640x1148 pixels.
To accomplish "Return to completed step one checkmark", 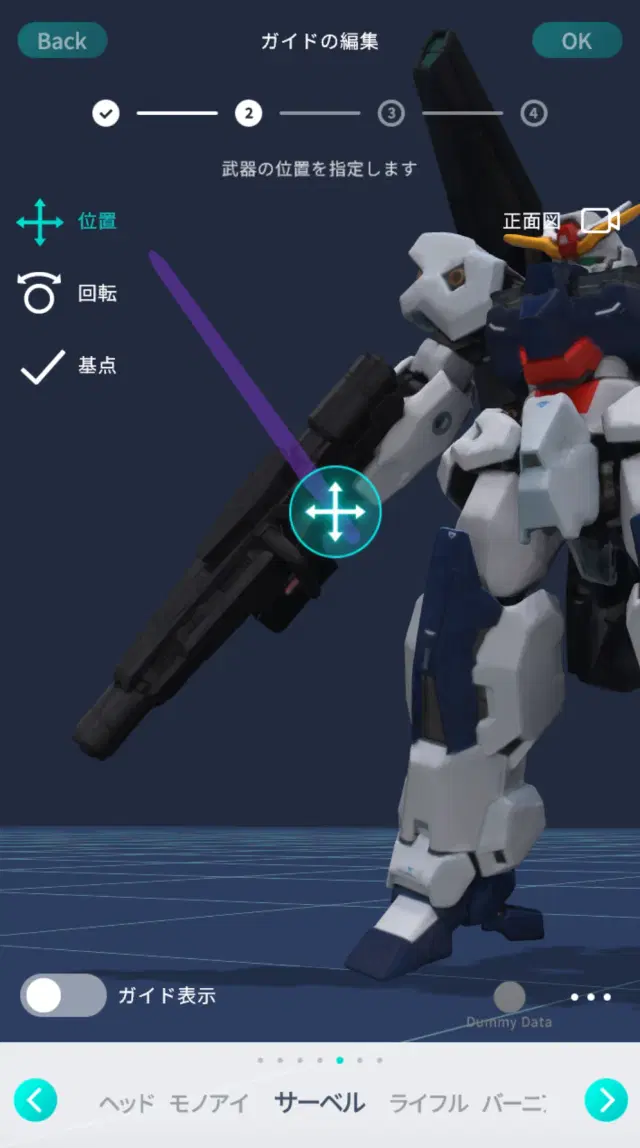I will click(106, 114).
